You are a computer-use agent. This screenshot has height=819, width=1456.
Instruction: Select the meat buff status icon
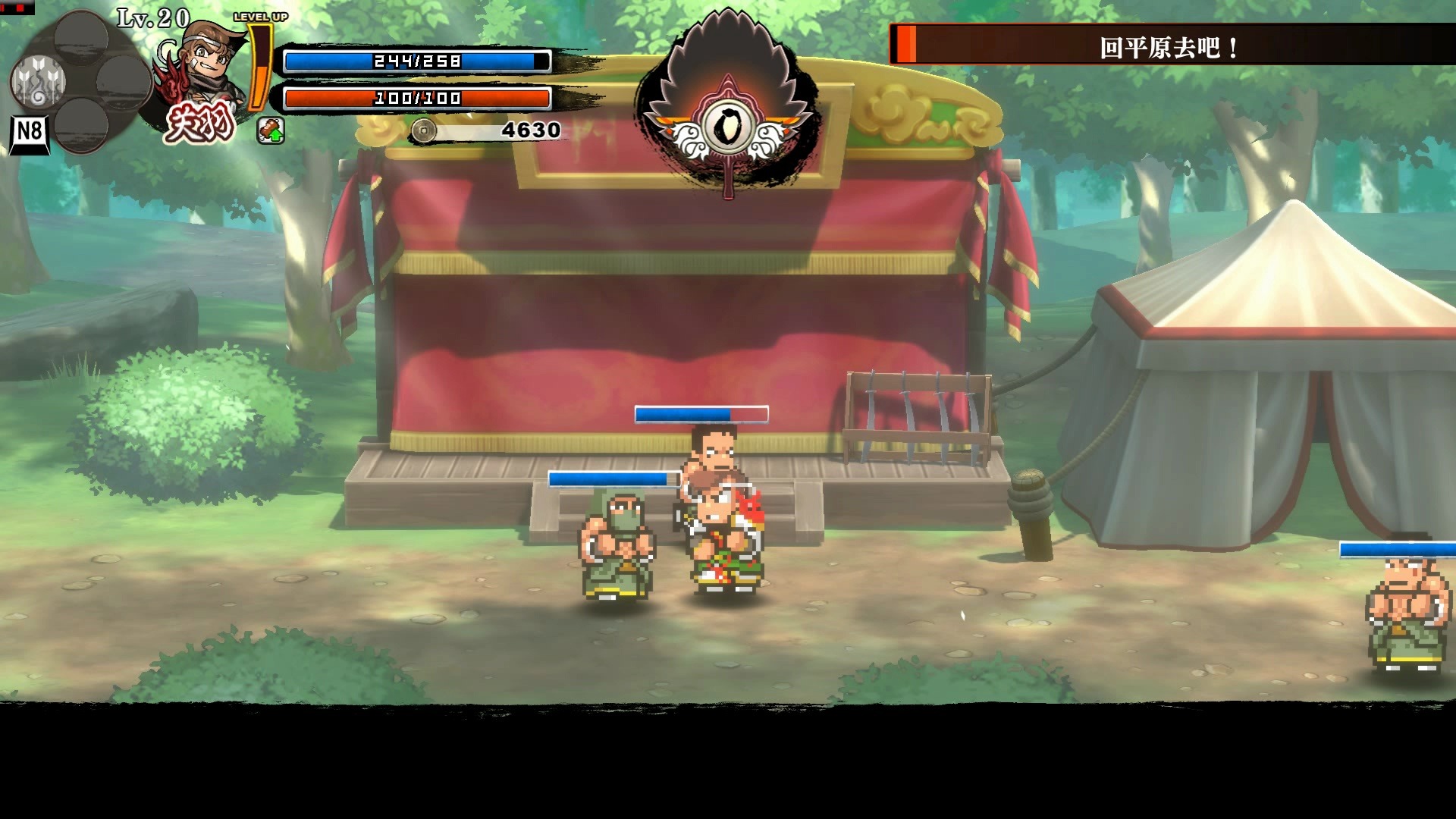[271, 130]
